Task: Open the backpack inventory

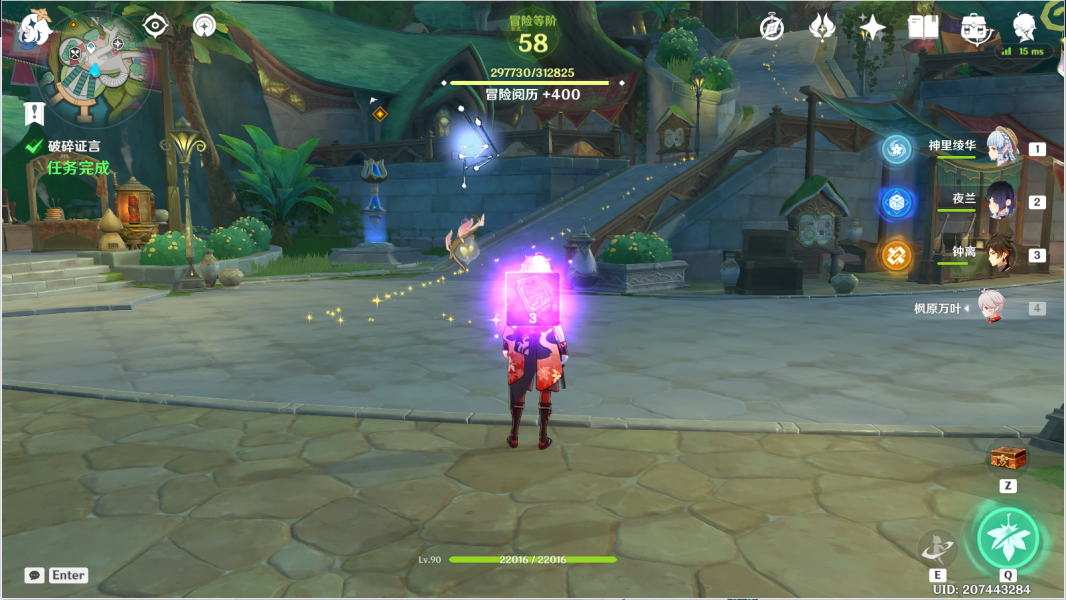Action: coord(973,28)
